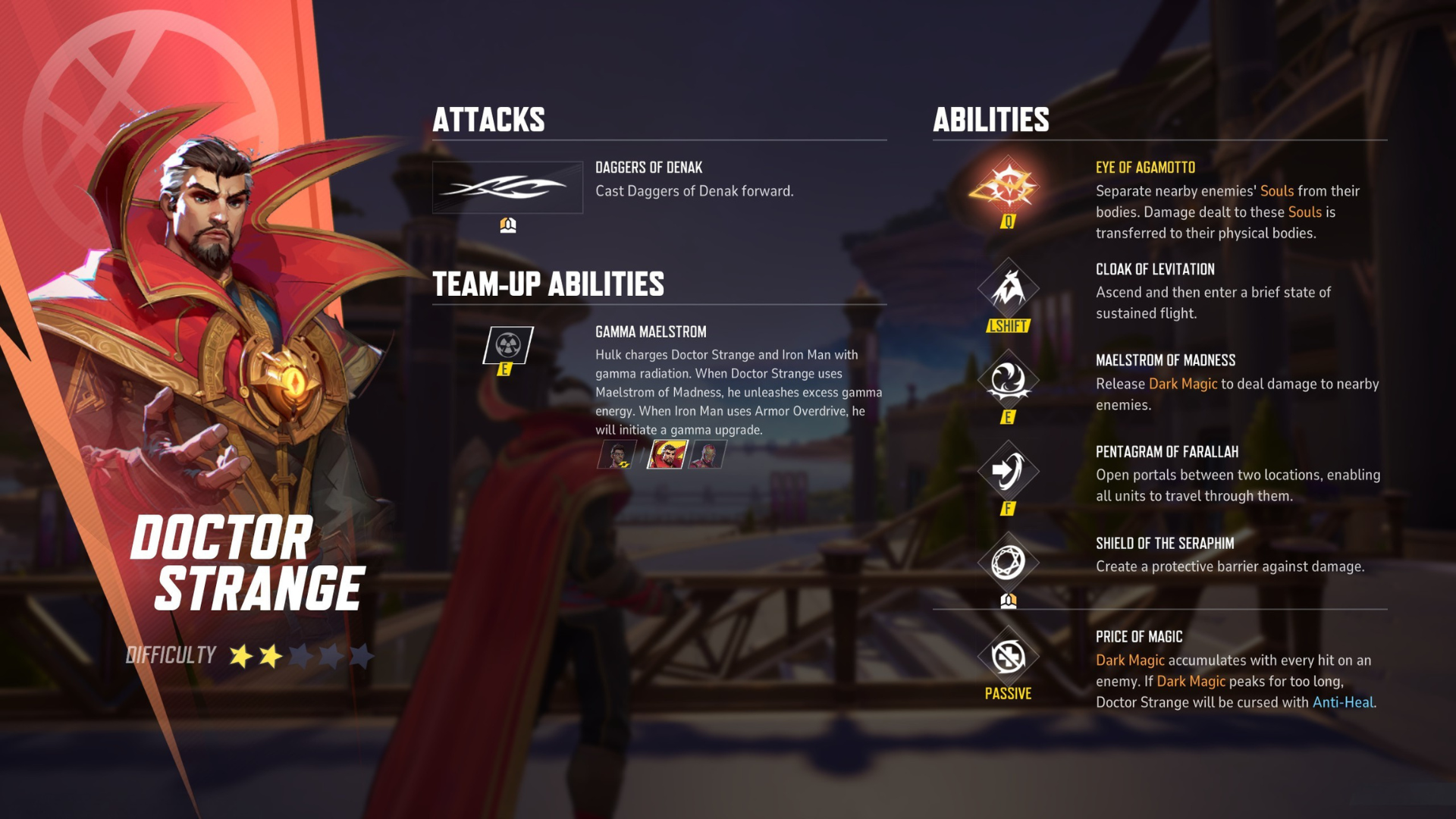Switch to the Abilities section
Viewport: 1456px width, 819px height.
991,119
